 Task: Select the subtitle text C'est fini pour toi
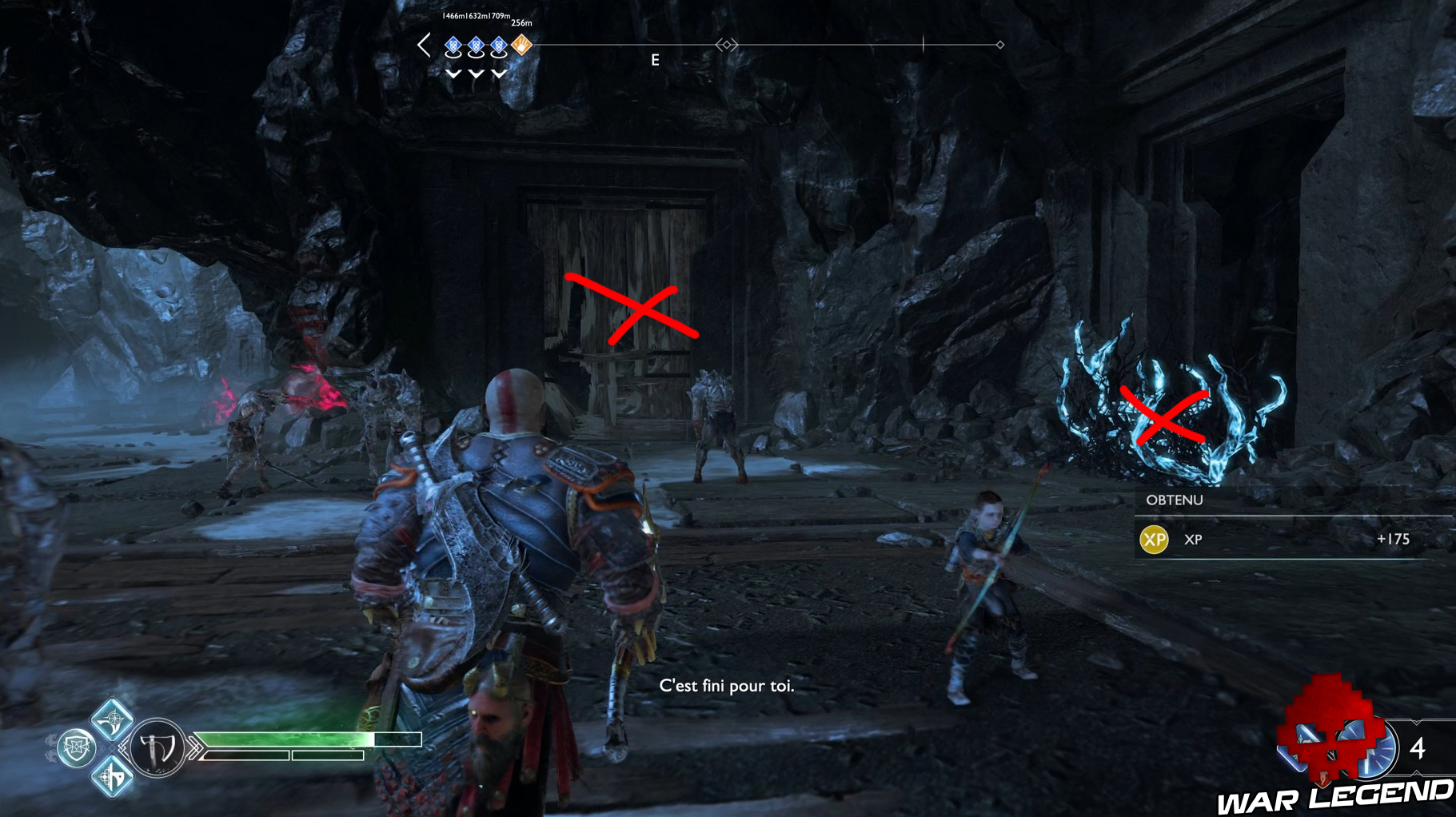click(x=728, y=685)
